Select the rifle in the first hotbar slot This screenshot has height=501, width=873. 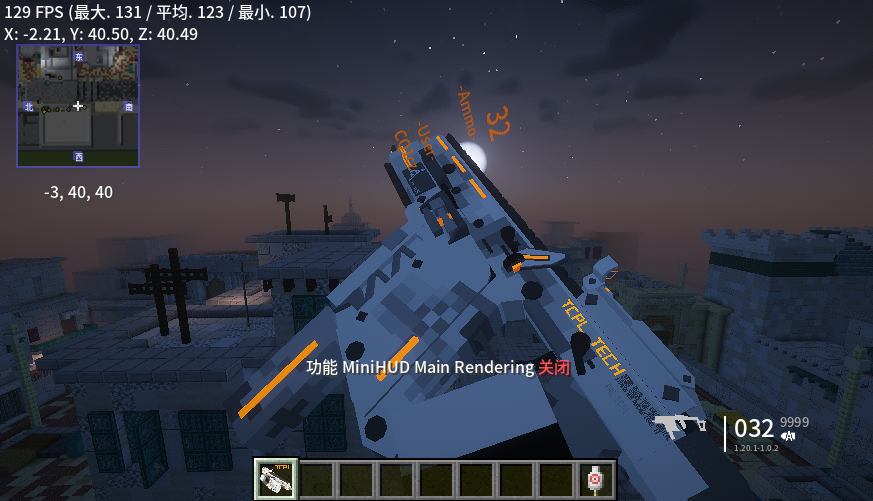coord(275,480)
